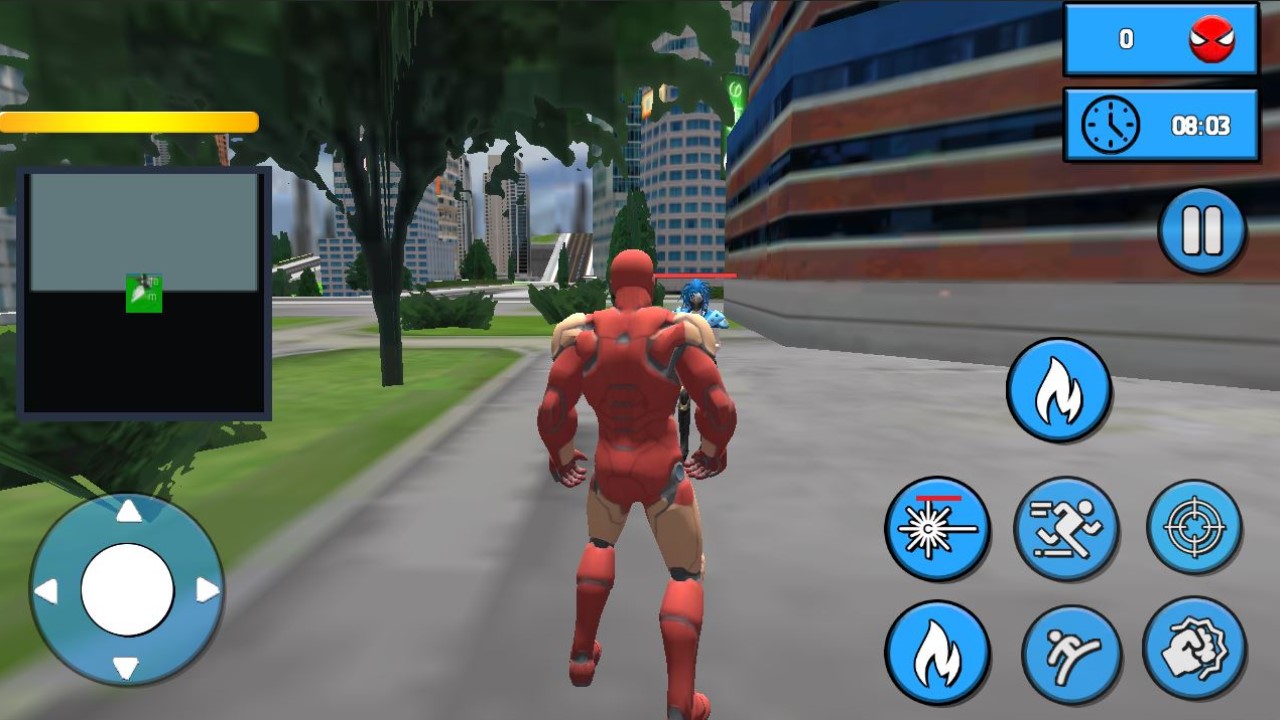The width and height of the screenshot is (1280, 720).
Task: Tap the score counter showing 0
Action: (x=1125, y=41)
